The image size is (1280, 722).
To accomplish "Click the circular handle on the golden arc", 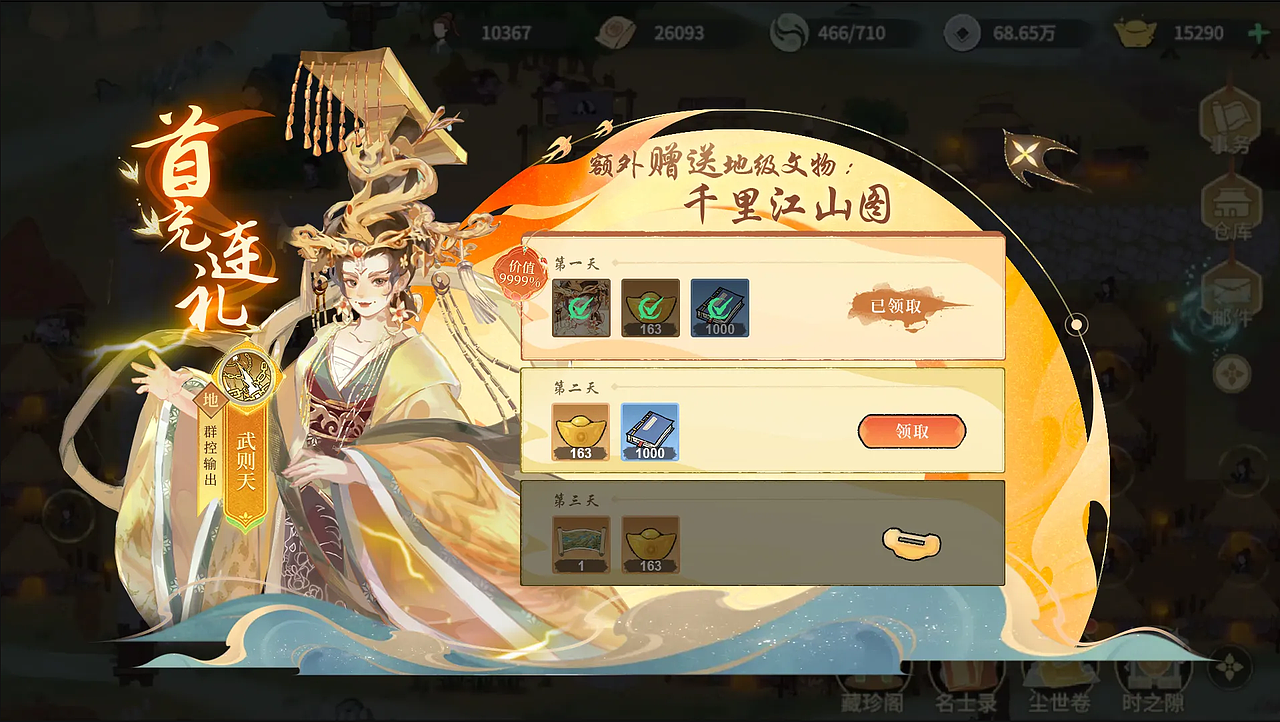I will point(1076,322).
